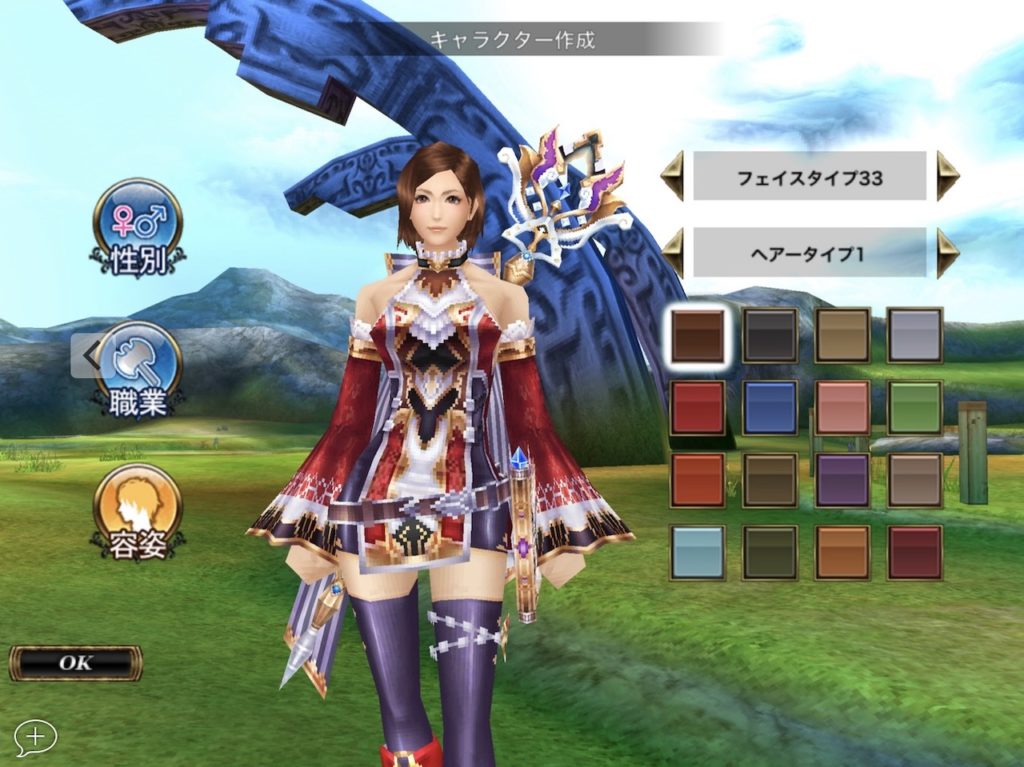Switch to the previous face type
The image size is (1024, 767).
[672, 177]
